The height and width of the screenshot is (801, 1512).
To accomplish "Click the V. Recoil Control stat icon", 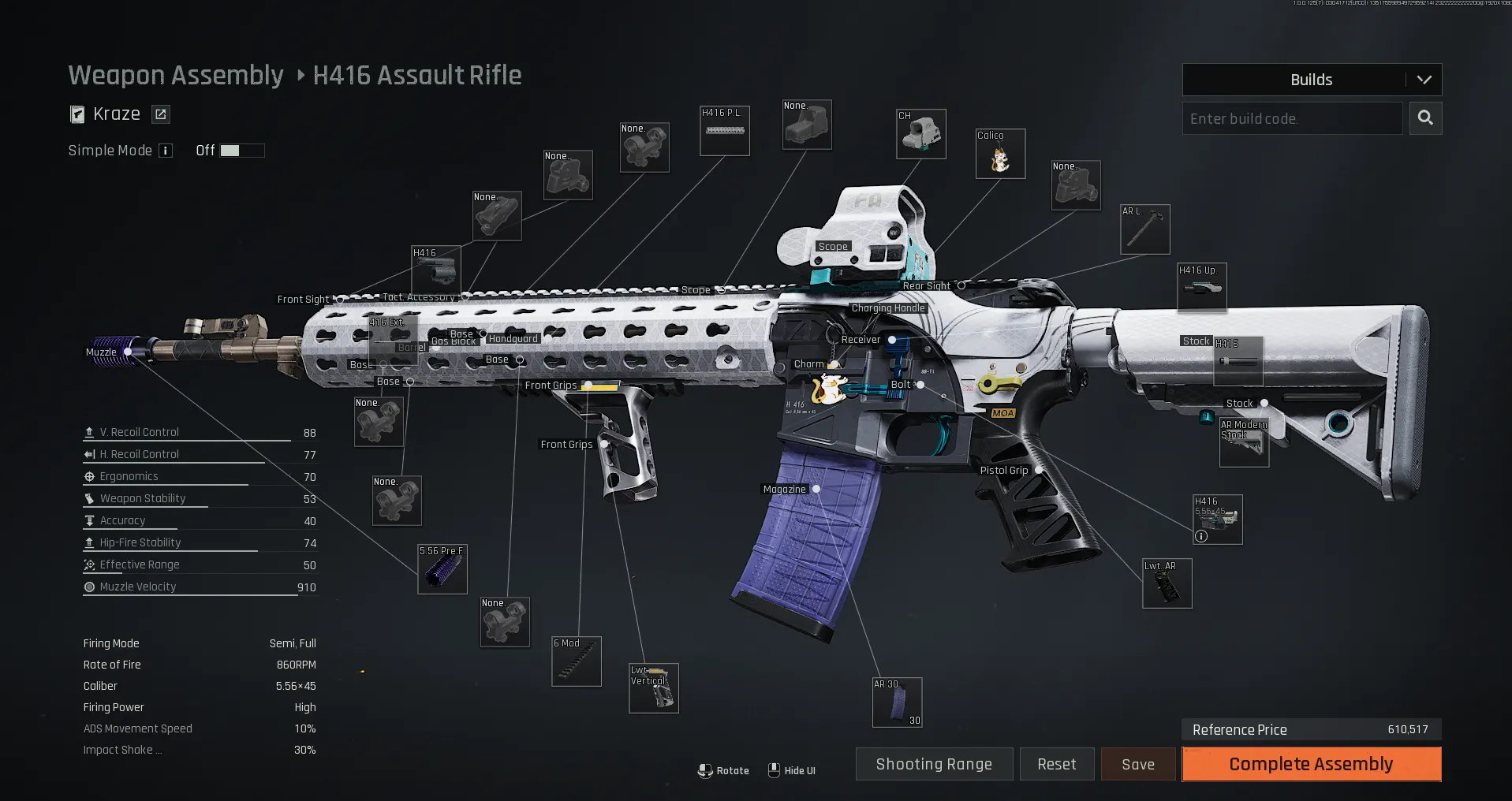I will tap(88, 431).
